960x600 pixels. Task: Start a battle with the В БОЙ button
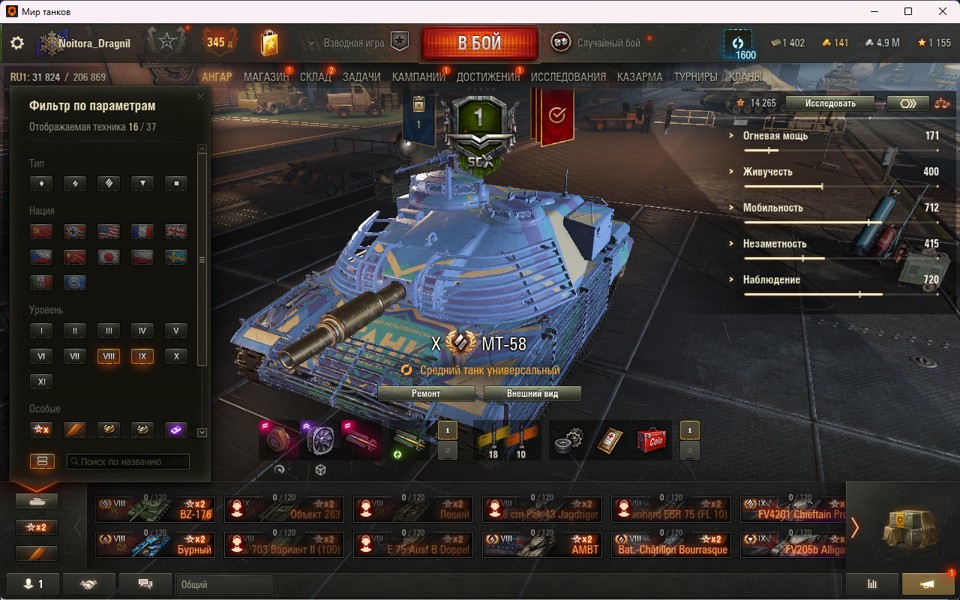point(479,43)
